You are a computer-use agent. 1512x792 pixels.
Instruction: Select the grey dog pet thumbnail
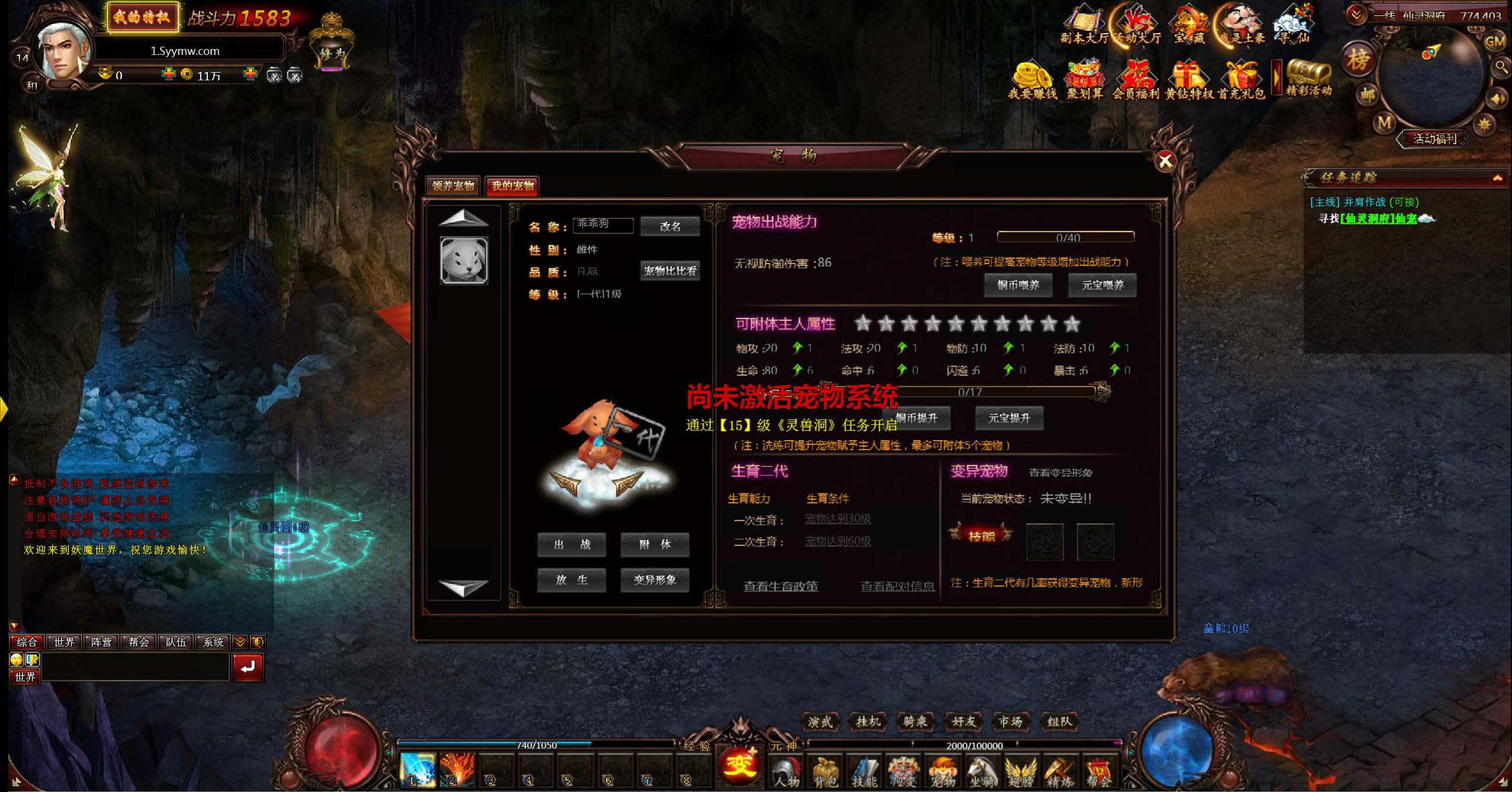pos(464,260)
